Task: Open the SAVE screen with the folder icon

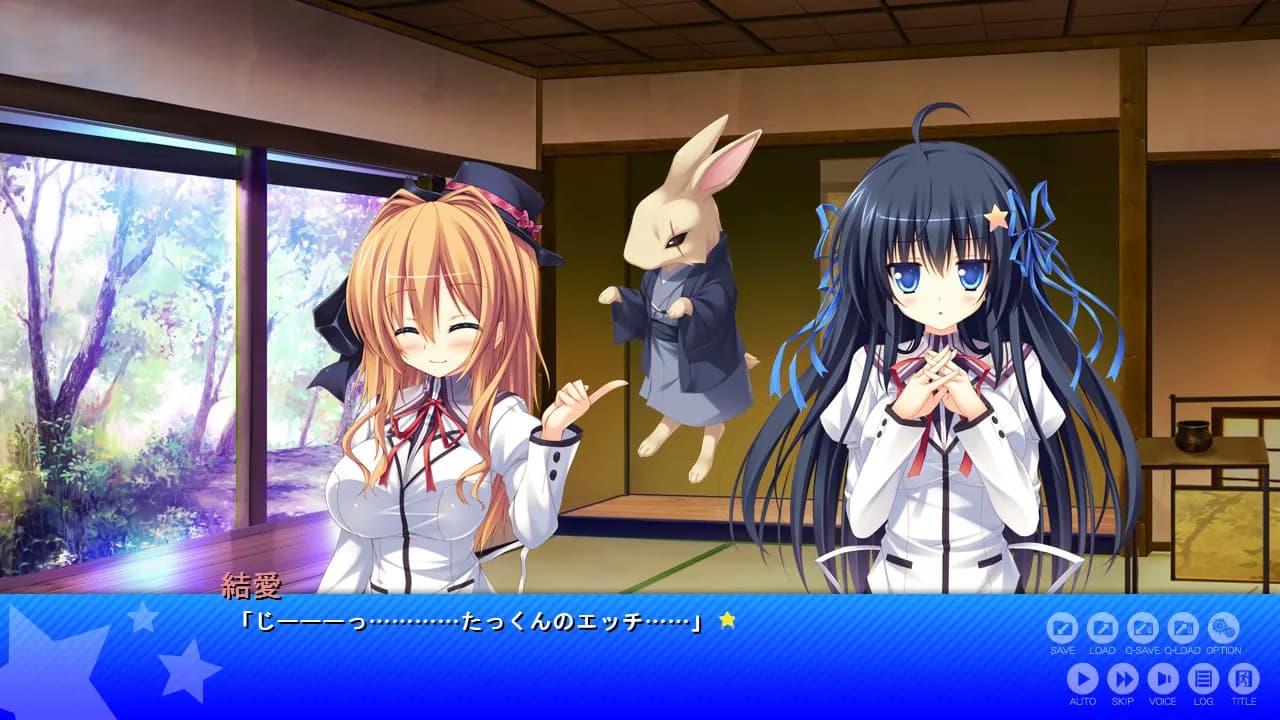Action: [x=1062, y=627]
